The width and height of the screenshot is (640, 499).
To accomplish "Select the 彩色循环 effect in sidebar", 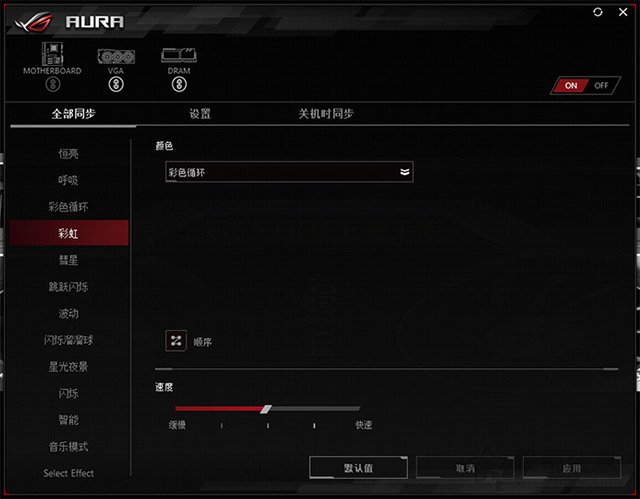I will [x=68, y=207].
